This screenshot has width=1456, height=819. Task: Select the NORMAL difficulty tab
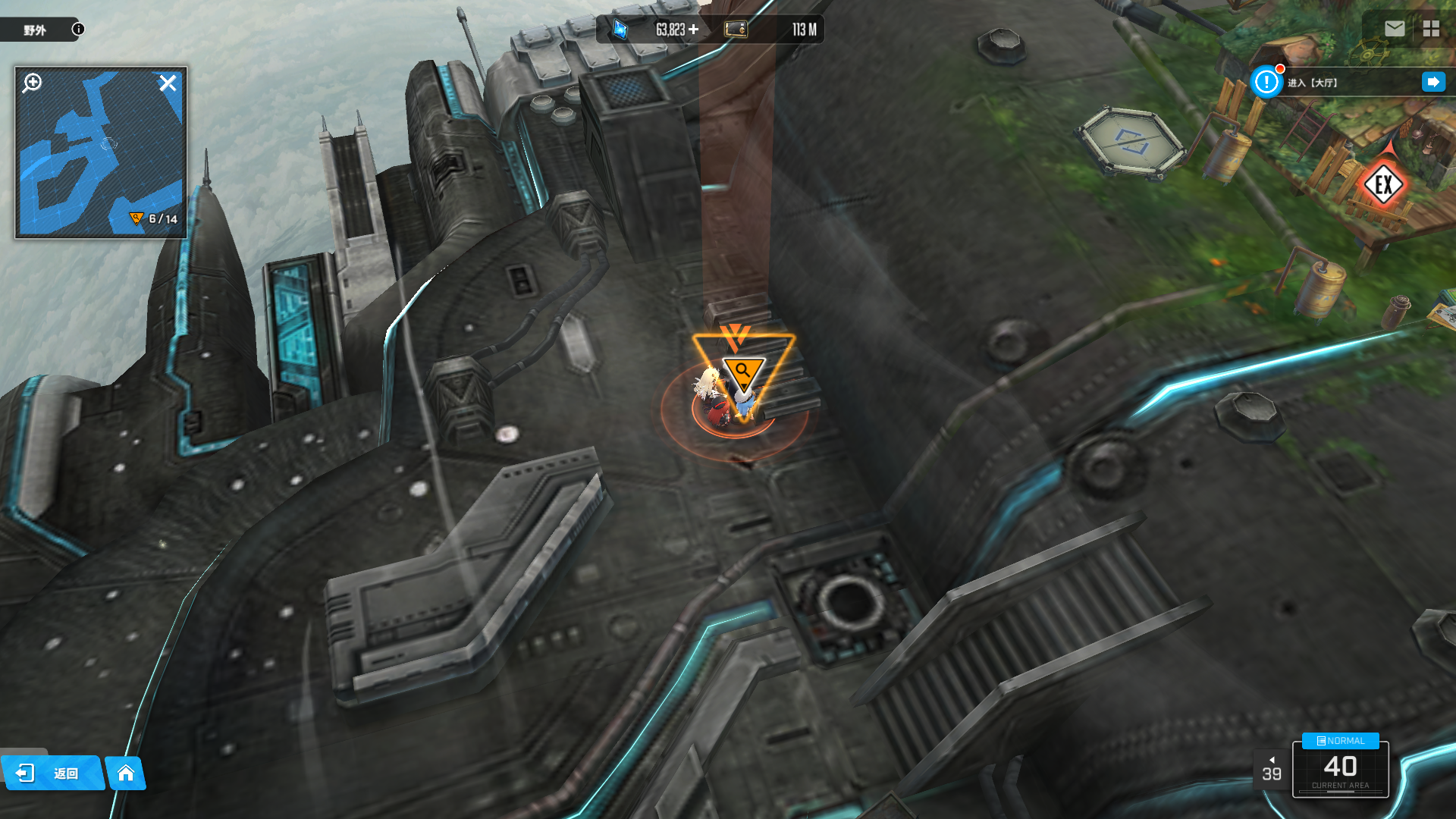click(x=1340, y=741)
